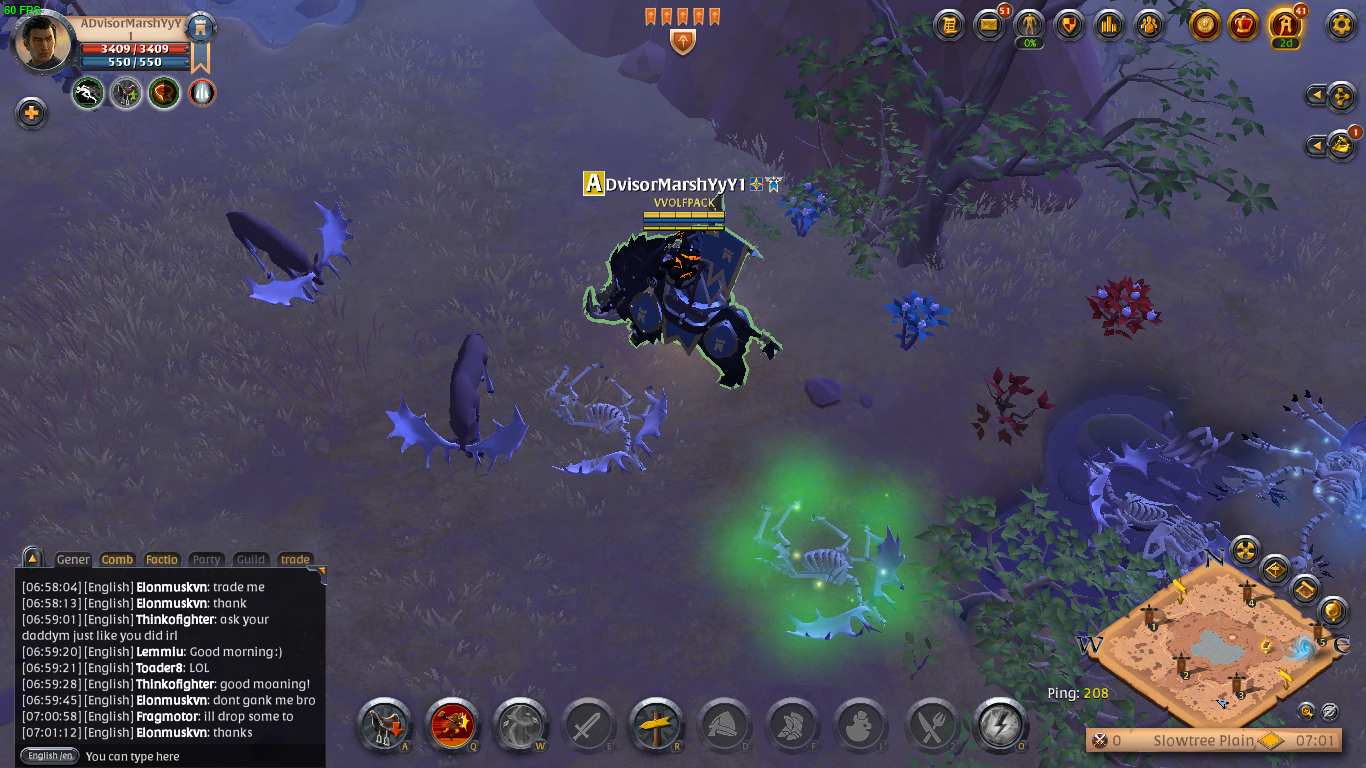Show the rankings bar-chart panel

tap(1110, 25)
